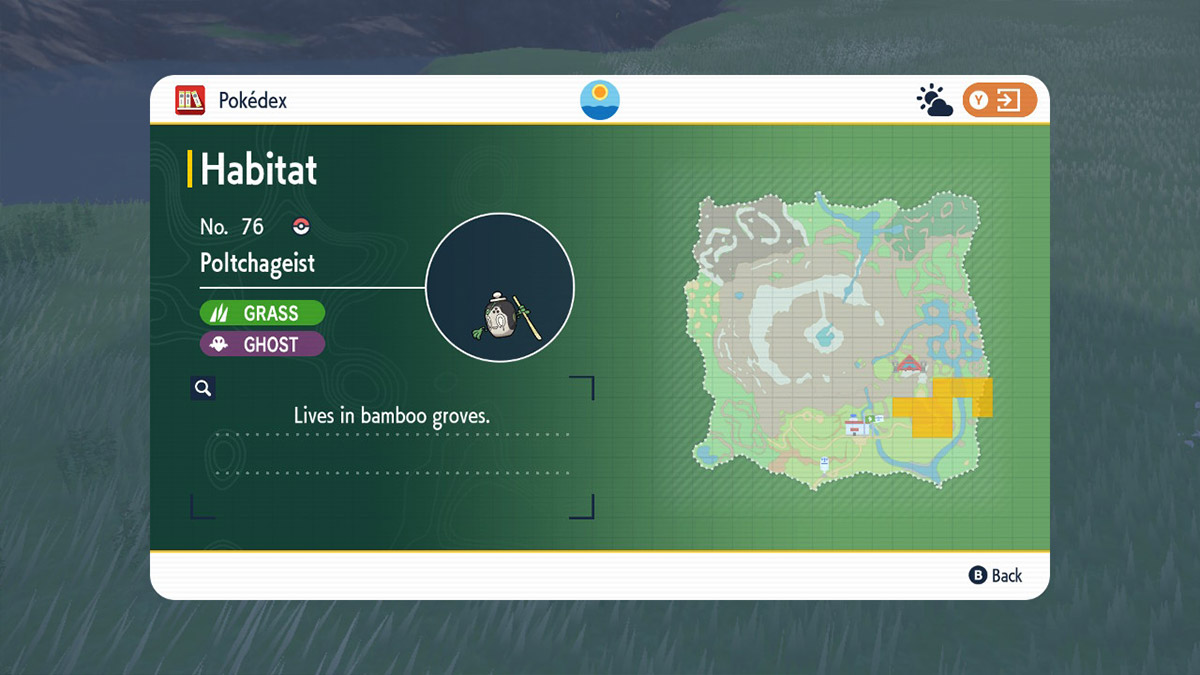1200x675 pixels.
Task: Click the orange exit Pokédex button
Action: point(999,100)
